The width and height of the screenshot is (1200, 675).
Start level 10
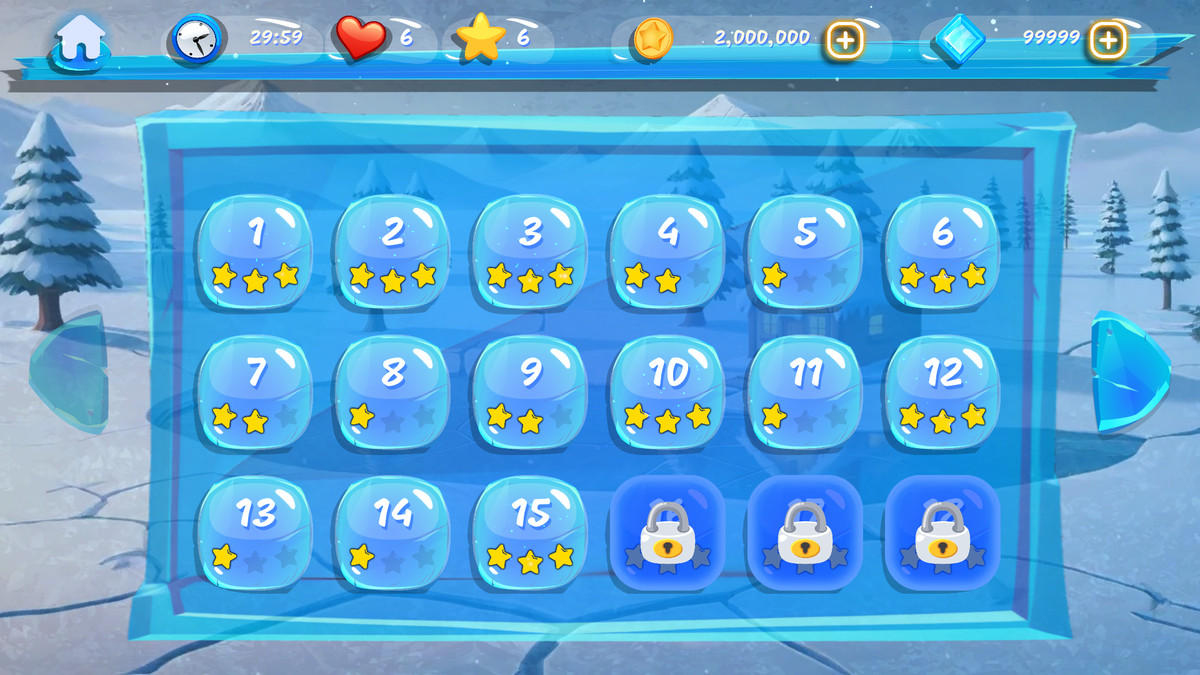(x=668, y=392)
